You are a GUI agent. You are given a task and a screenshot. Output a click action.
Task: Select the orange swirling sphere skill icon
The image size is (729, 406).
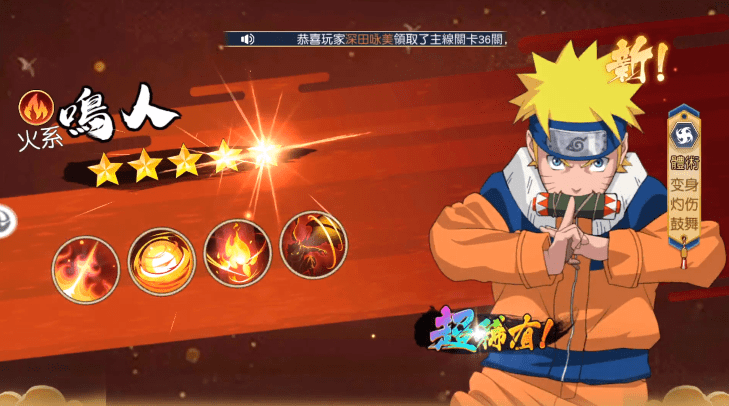pyautogui.click(x=162, y=260)
